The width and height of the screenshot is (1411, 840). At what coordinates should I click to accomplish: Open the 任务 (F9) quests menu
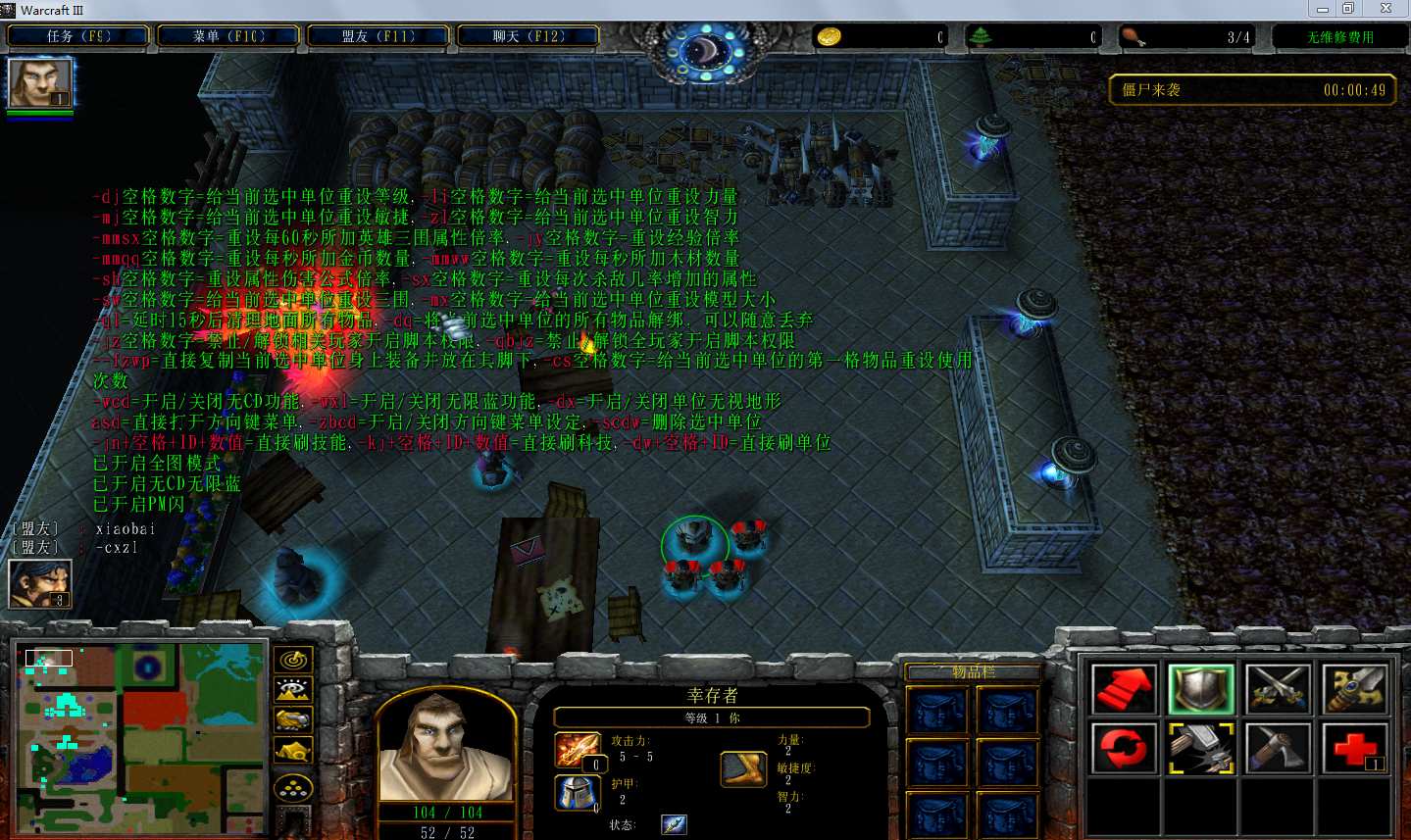[78, 36]
